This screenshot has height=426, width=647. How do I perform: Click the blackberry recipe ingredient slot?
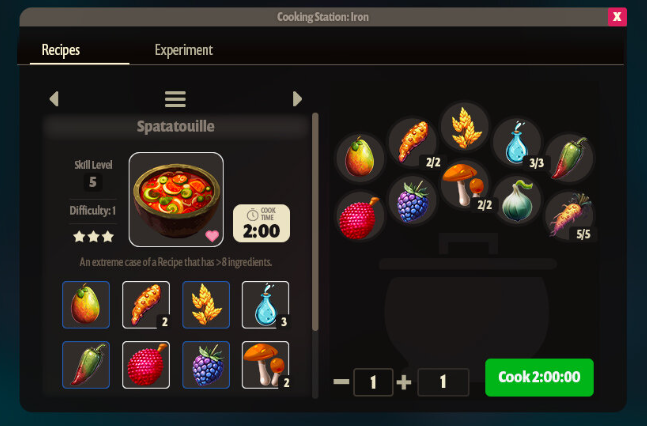(x=206, y=365)
